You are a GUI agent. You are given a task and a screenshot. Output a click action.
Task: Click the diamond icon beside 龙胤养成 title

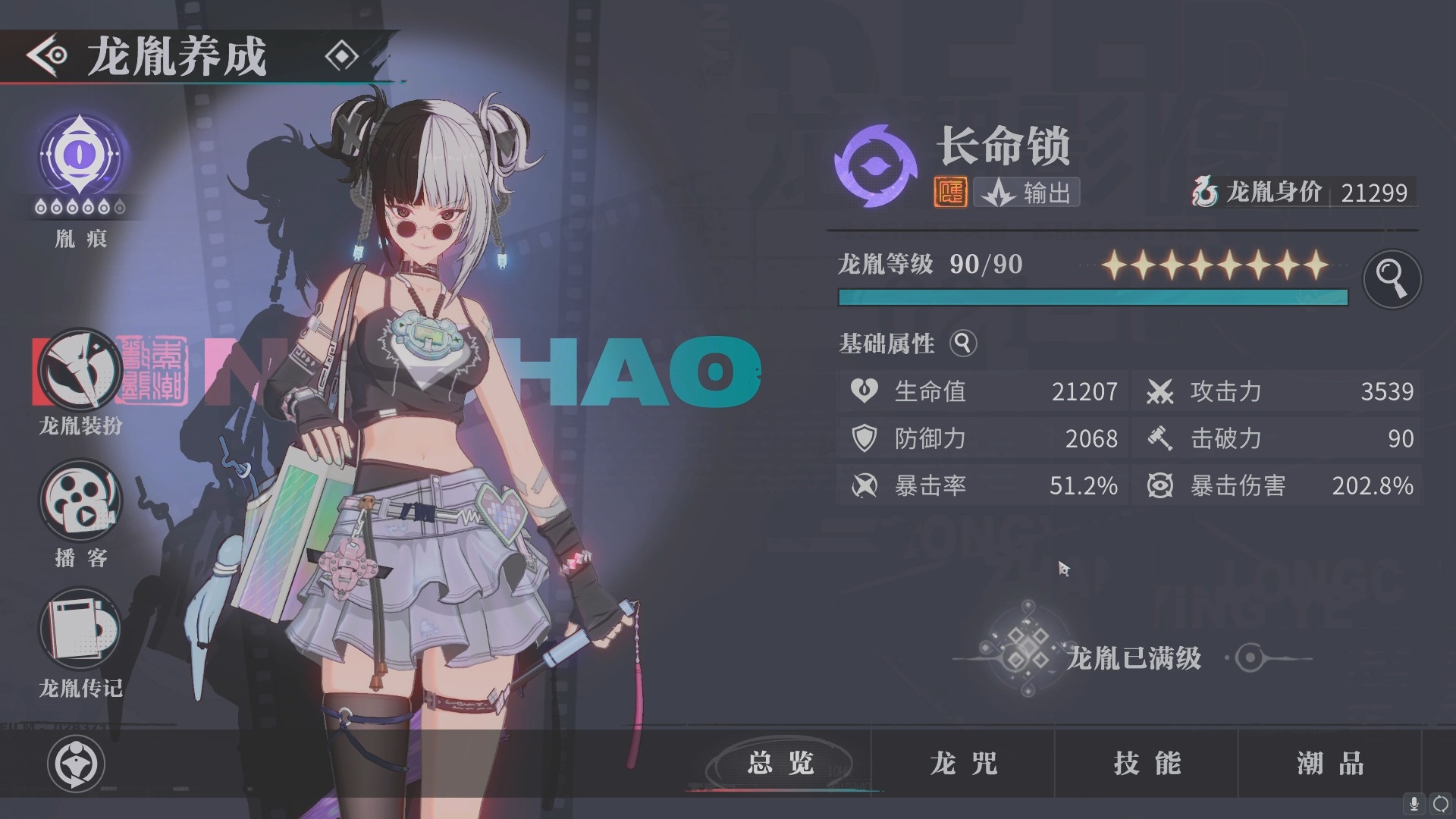click(x=341, y=56)
